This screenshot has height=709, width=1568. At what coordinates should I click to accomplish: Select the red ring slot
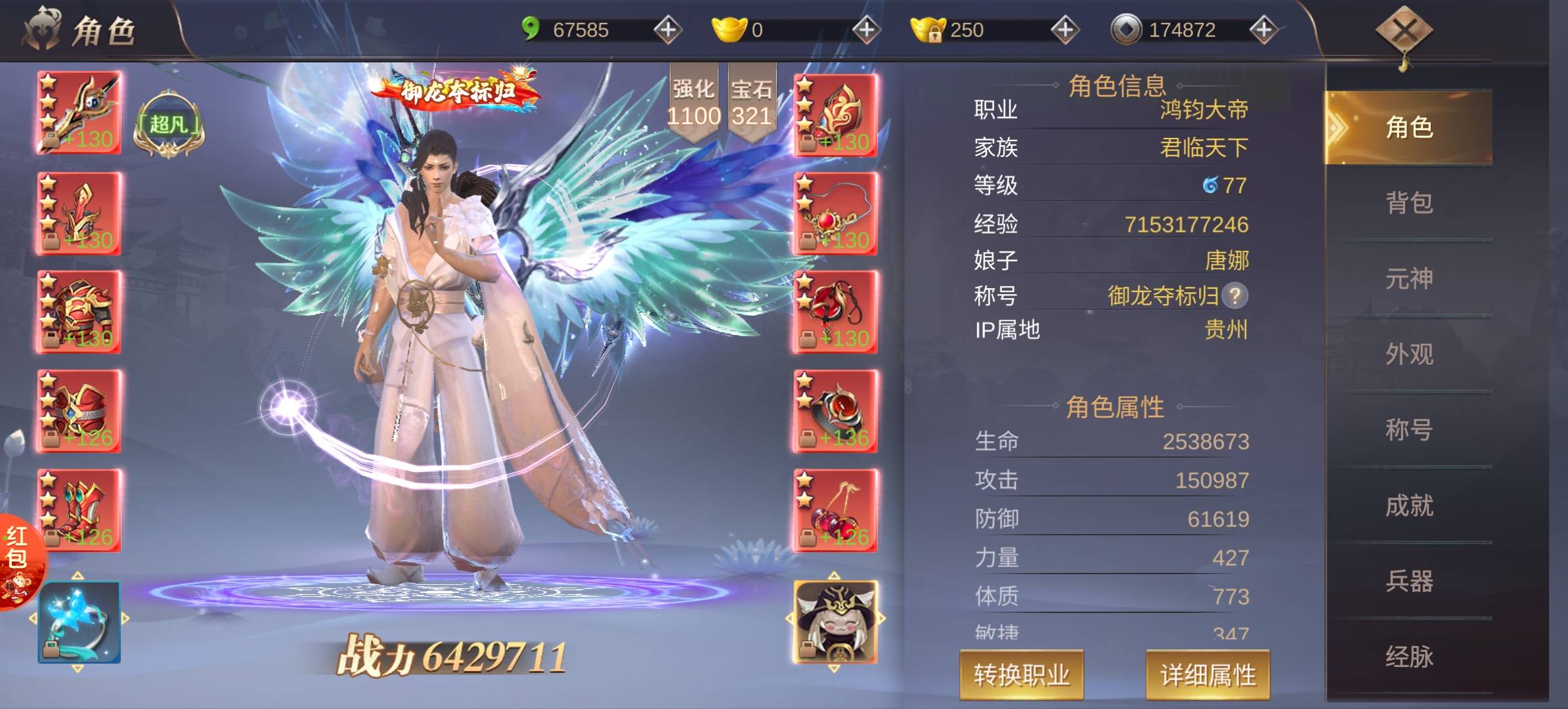(x=835, y=412)
